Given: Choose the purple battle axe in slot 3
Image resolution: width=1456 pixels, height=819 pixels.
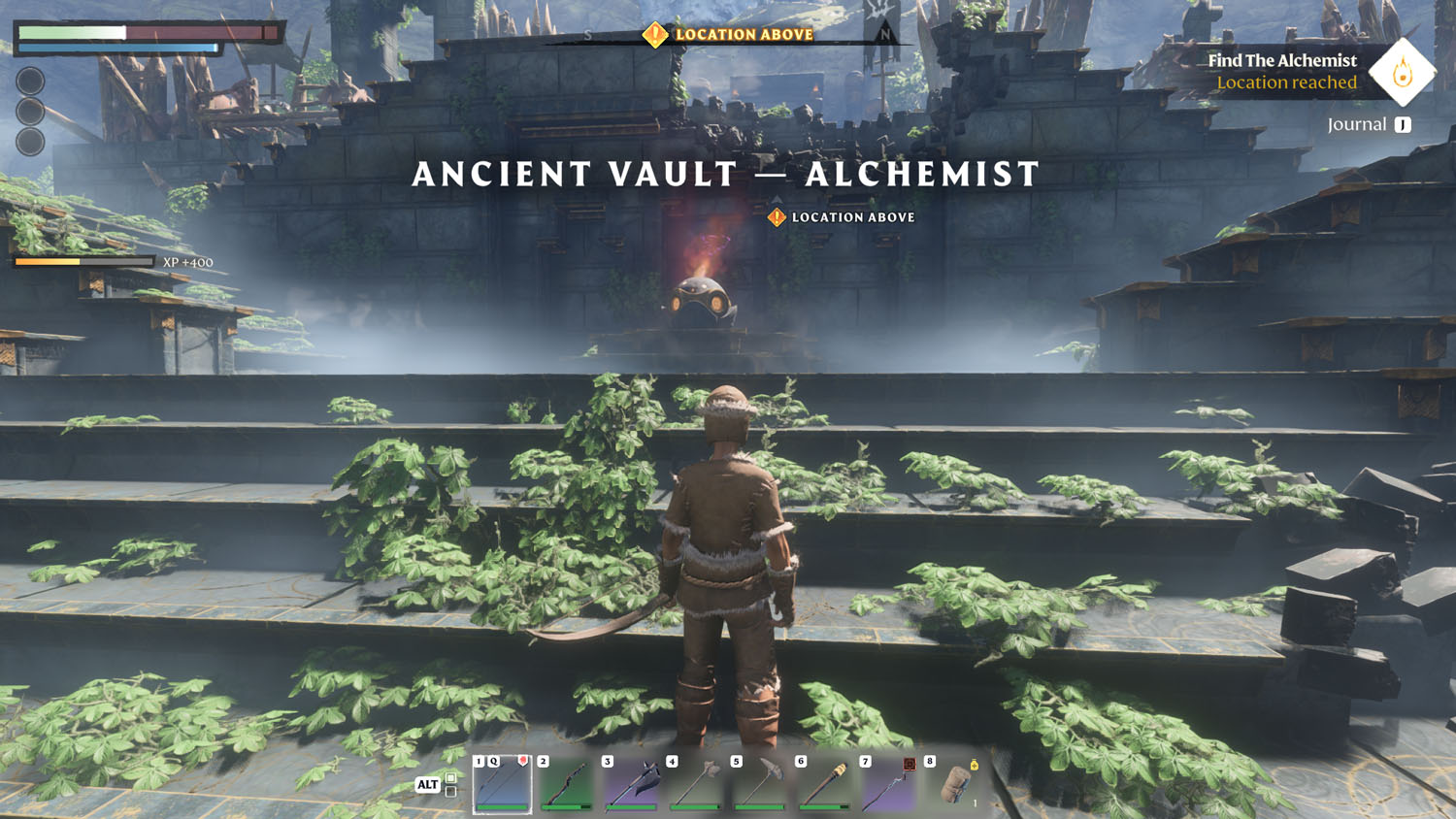Looking at the screenshot, I should pyautogui.click(x=631, y=784).
